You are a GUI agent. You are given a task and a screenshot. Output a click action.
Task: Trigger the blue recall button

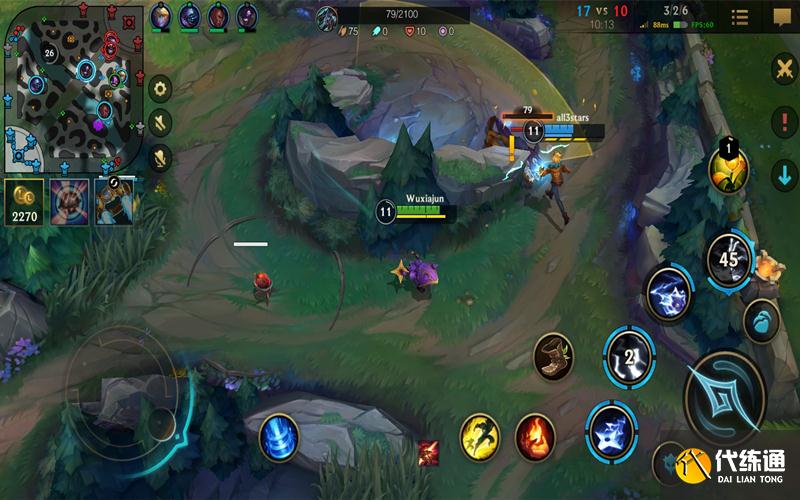click(278, 438)
